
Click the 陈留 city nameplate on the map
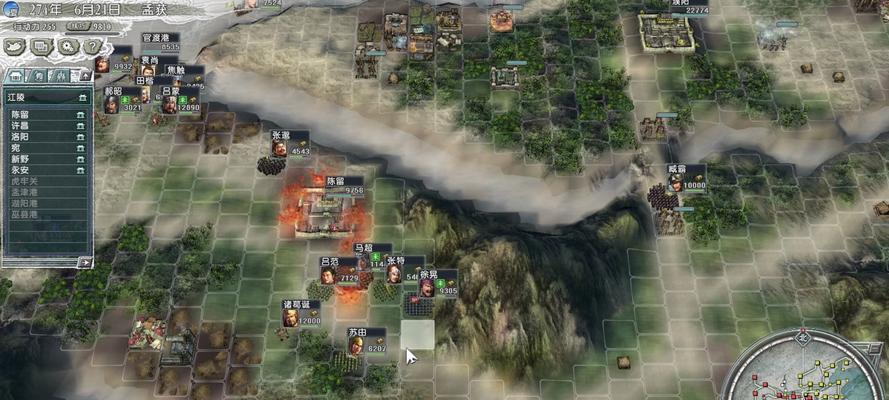[x=340, y=181]
